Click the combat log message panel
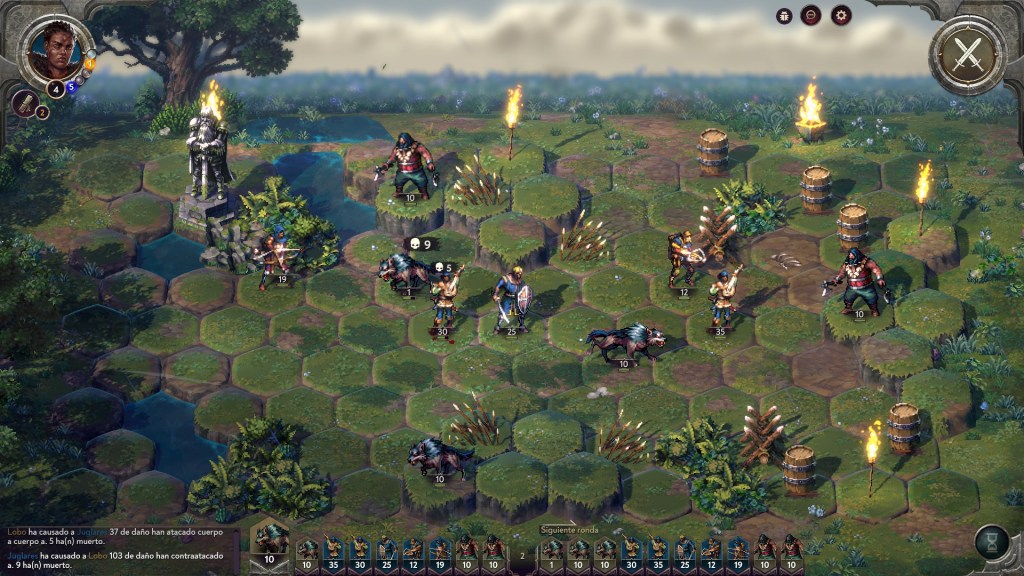The image size is (1024, 576). (118, 544)
